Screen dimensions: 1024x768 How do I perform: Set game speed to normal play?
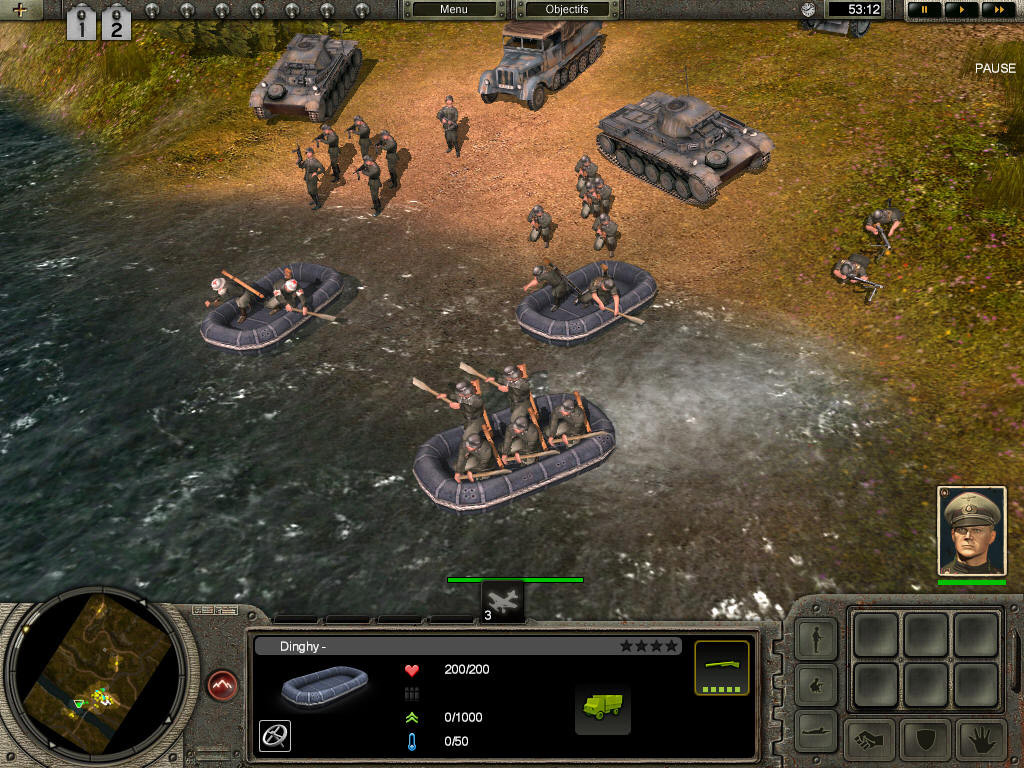click(960, 10)
